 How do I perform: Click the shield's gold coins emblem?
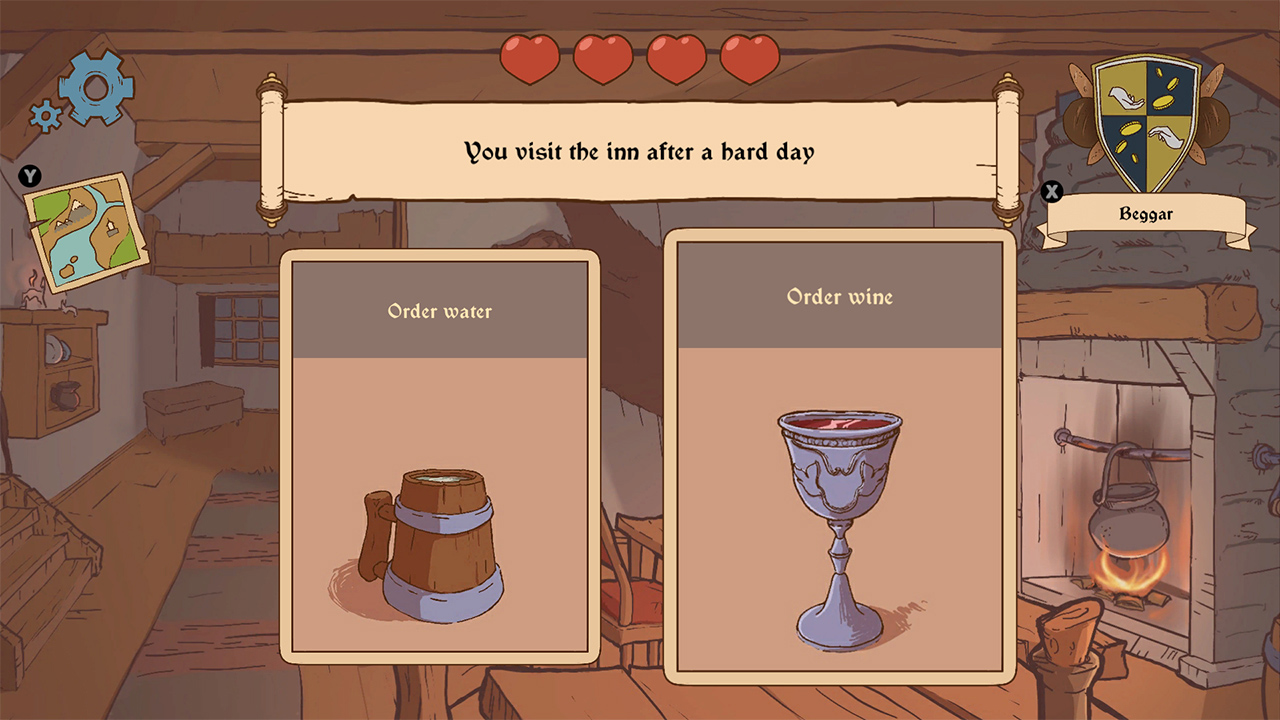coord(1163,102)
